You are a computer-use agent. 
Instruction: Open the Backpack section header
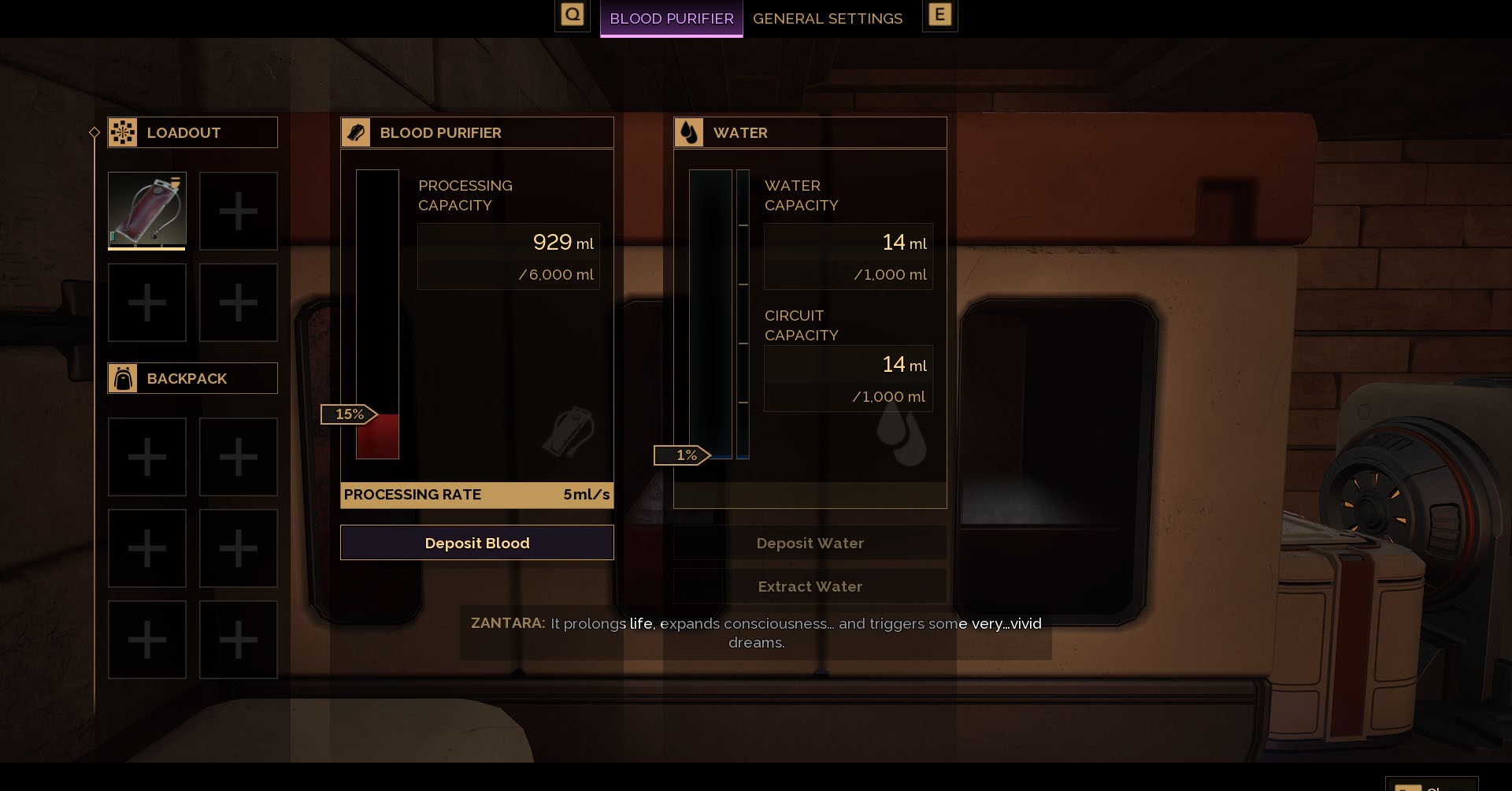(193, 378)
